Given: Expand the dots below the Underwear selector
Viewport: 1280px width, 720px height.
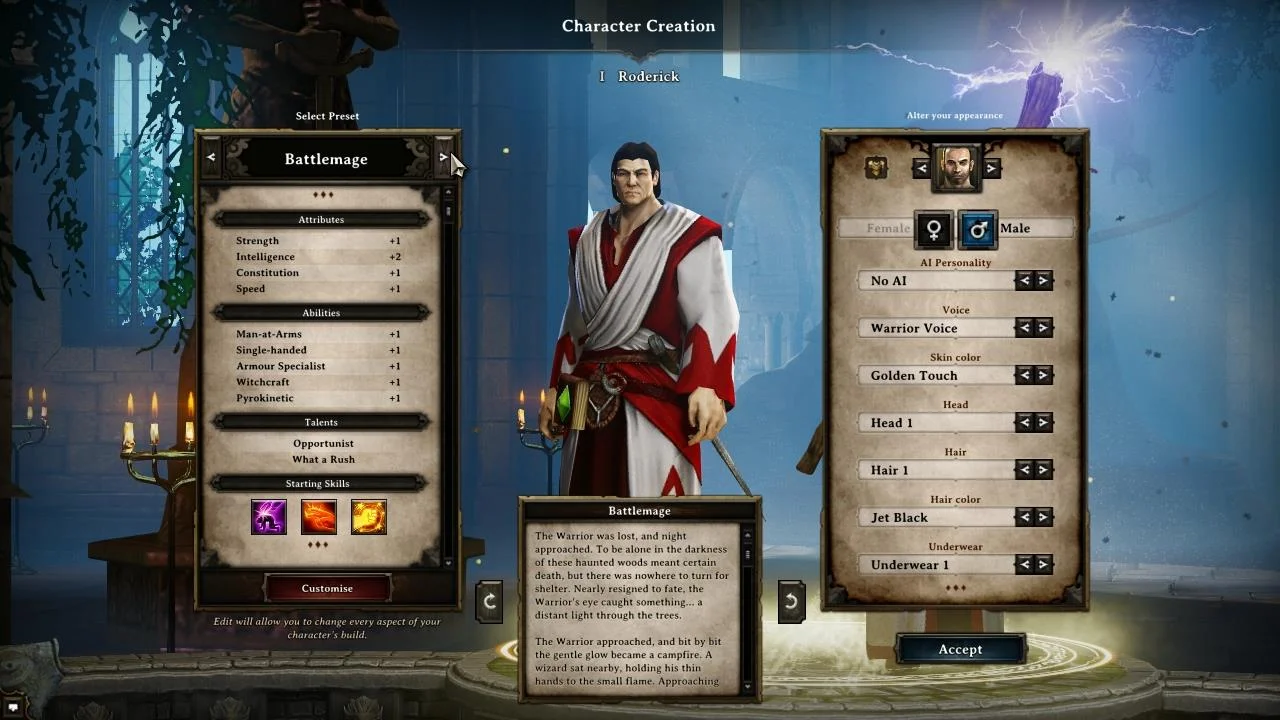Looking at the screenshot, I should (x=958, y=589).
